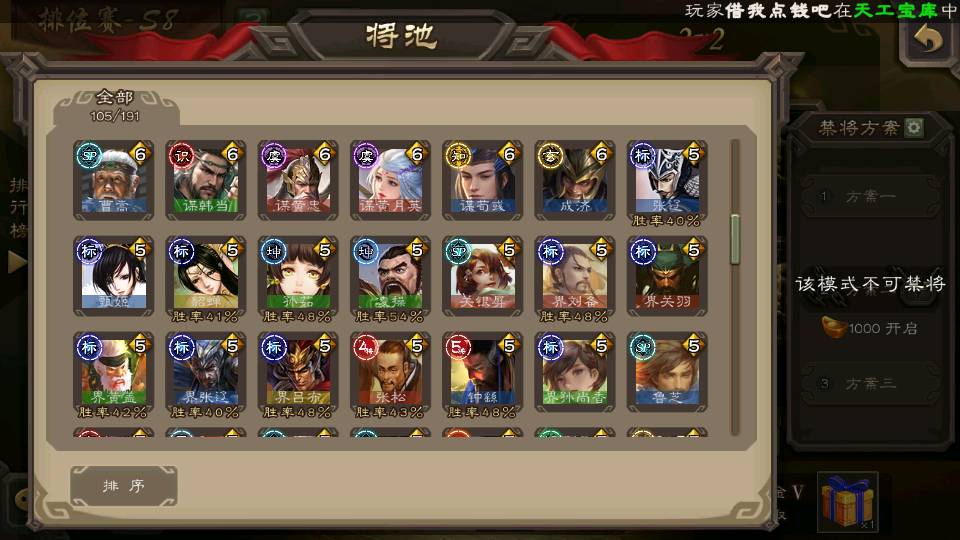Select the 曹嵩 general card

pos(114,180)
